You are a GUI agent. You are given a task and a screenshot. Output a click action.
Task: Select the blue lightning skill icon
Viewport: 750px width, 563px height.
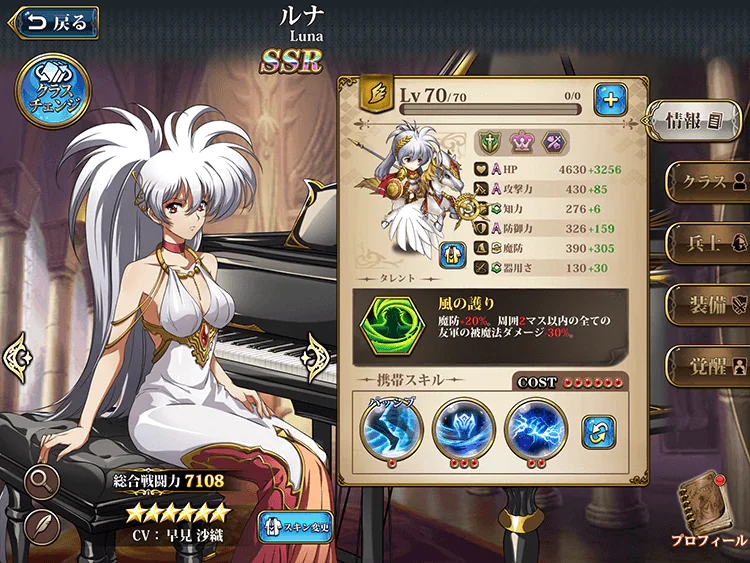(535, 428)
